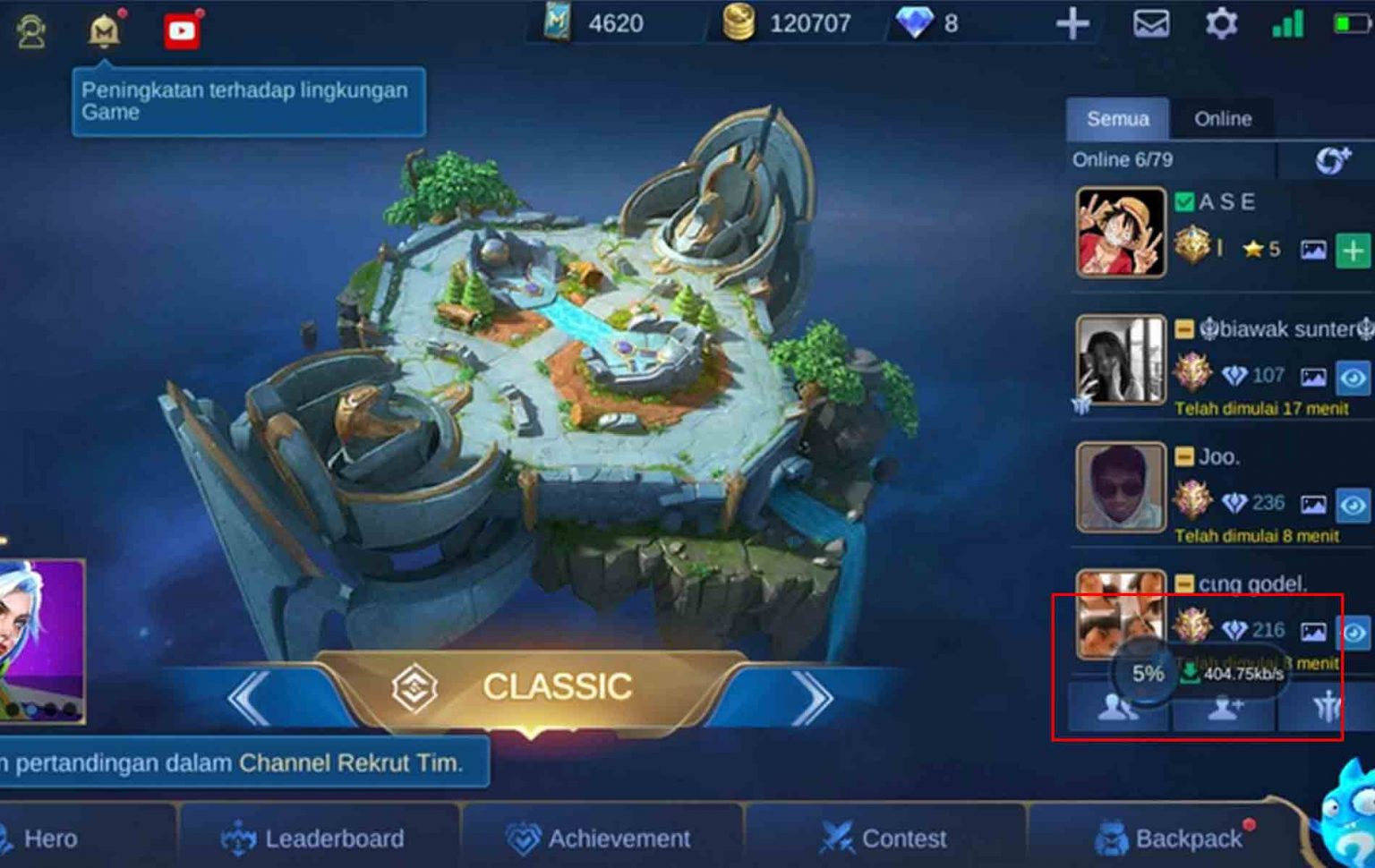Open the Leaderboard menu
This screenshot has height=868, width=1375.
313,838
